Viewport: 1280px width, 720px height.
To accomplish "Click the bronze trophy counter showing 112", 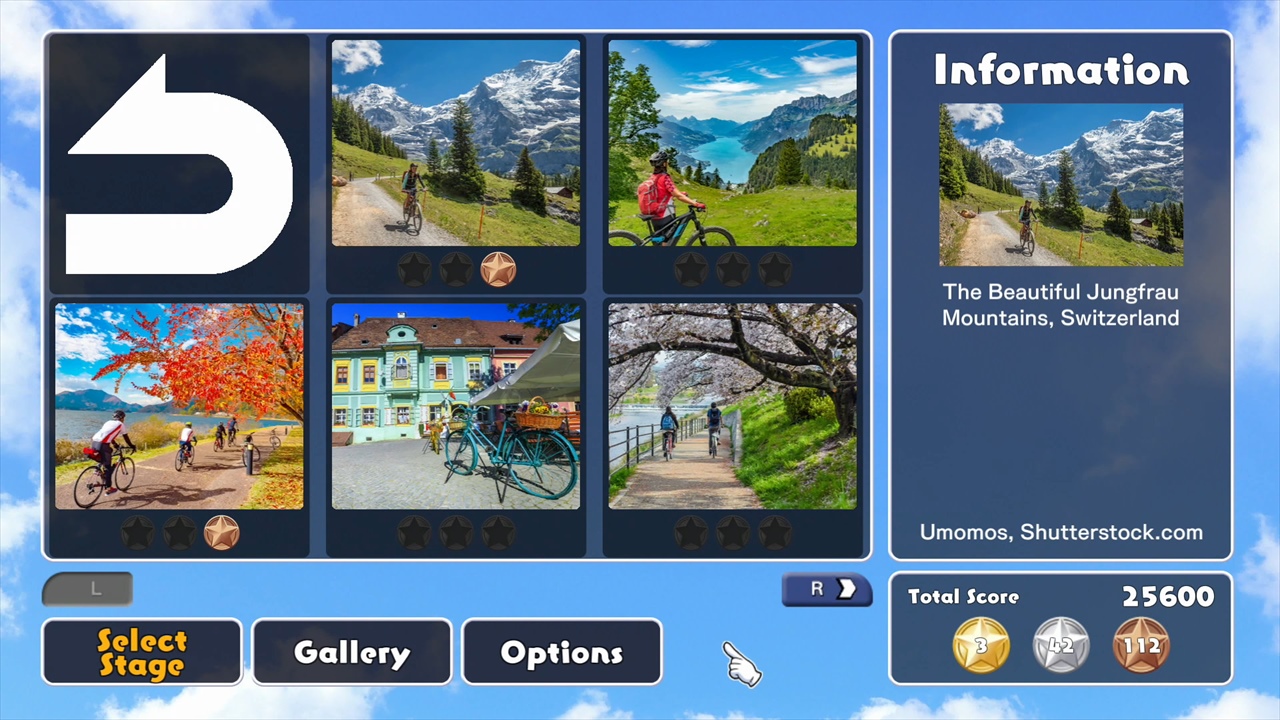I will (x=1142, y=645).
